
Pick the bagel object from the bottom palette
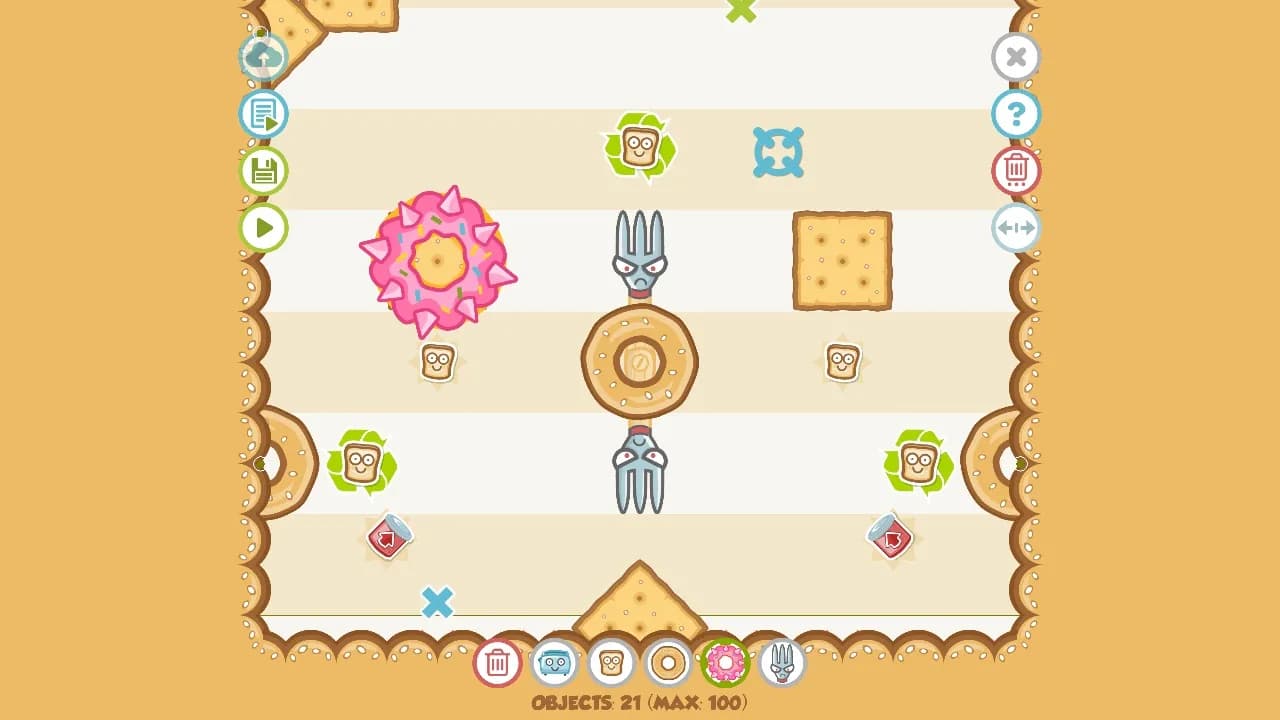[x=668, y=663]
